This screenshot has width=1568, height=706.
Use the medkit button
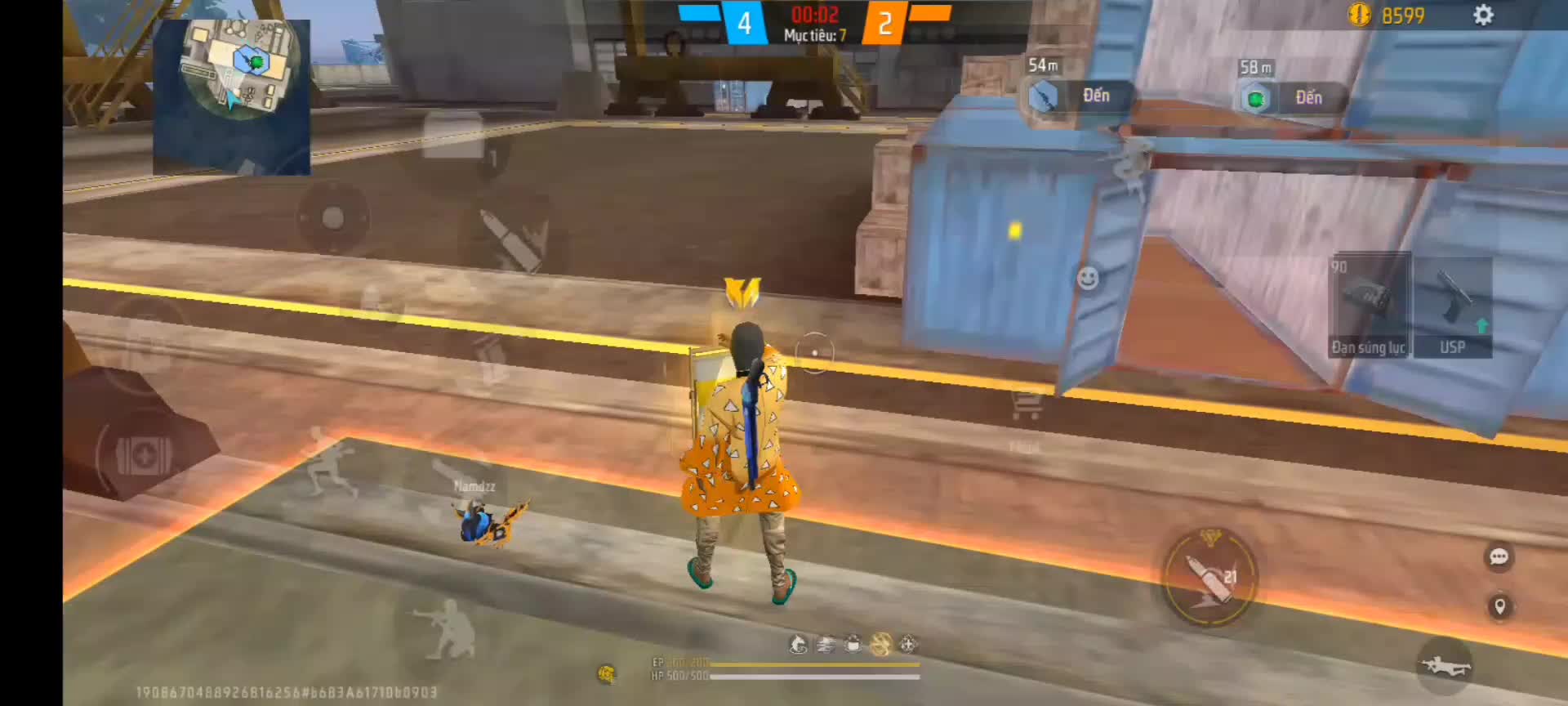(143, 455)
